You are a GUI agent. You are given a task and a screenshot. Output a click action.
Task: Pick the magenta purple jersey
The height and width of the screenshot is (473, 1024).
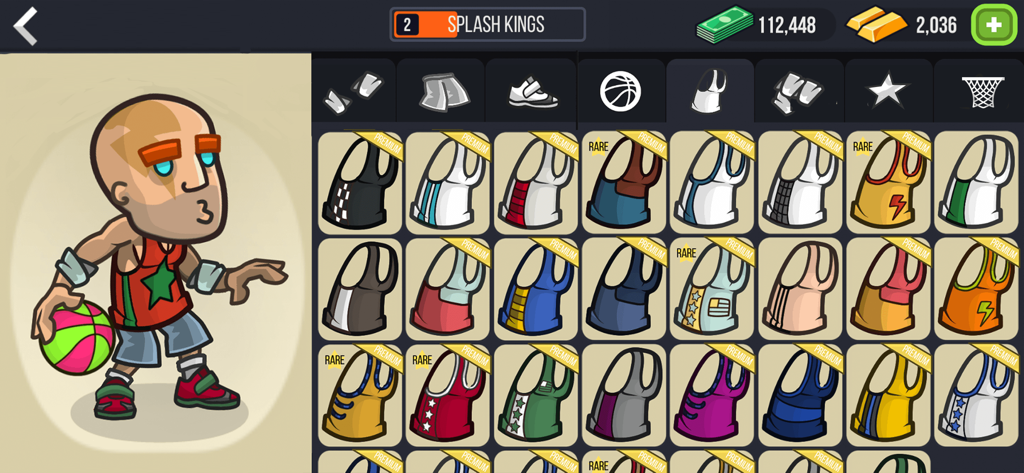[x=712, y=394]
